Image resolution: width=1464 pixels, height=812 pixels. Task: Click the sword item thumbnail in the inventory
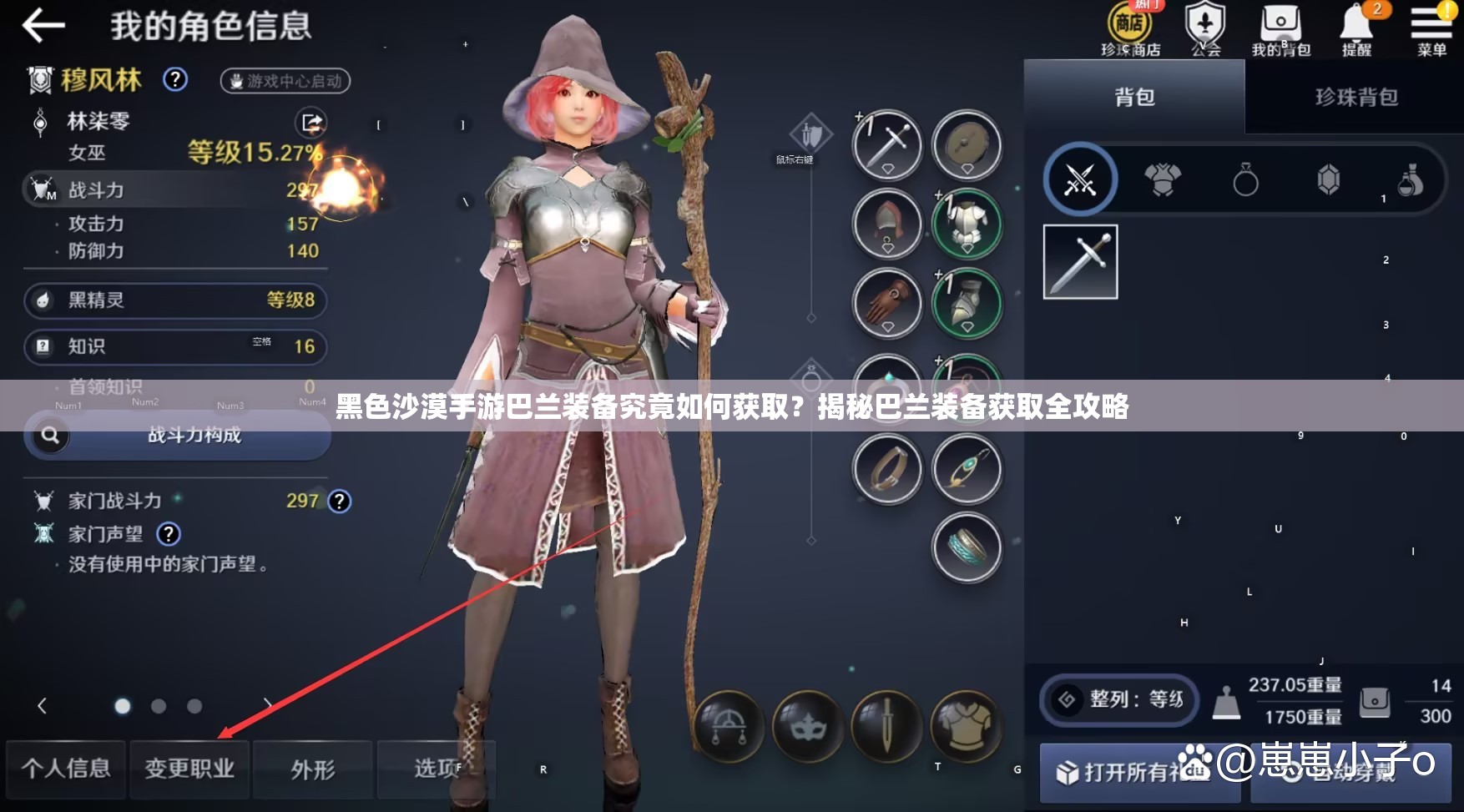point(1080,260)
